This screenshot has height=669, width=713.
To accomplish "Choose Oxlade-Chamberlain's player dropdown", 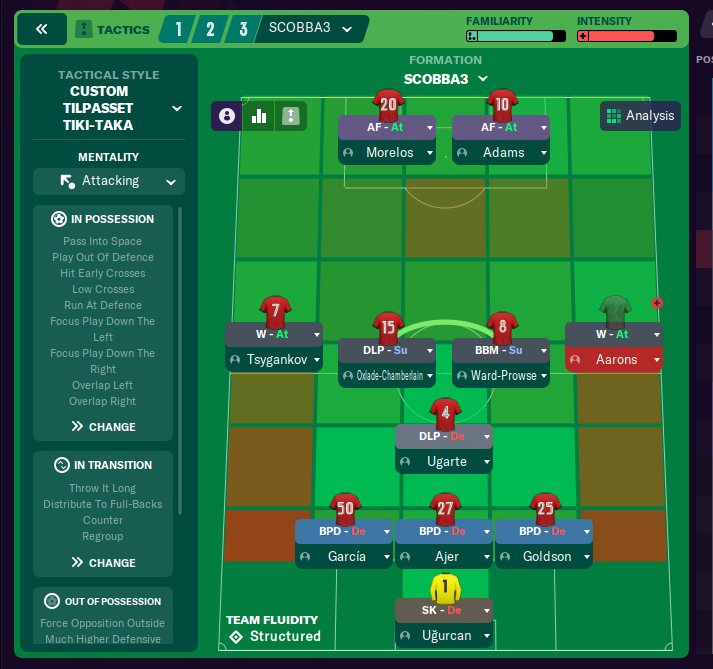I will point(430,377).
